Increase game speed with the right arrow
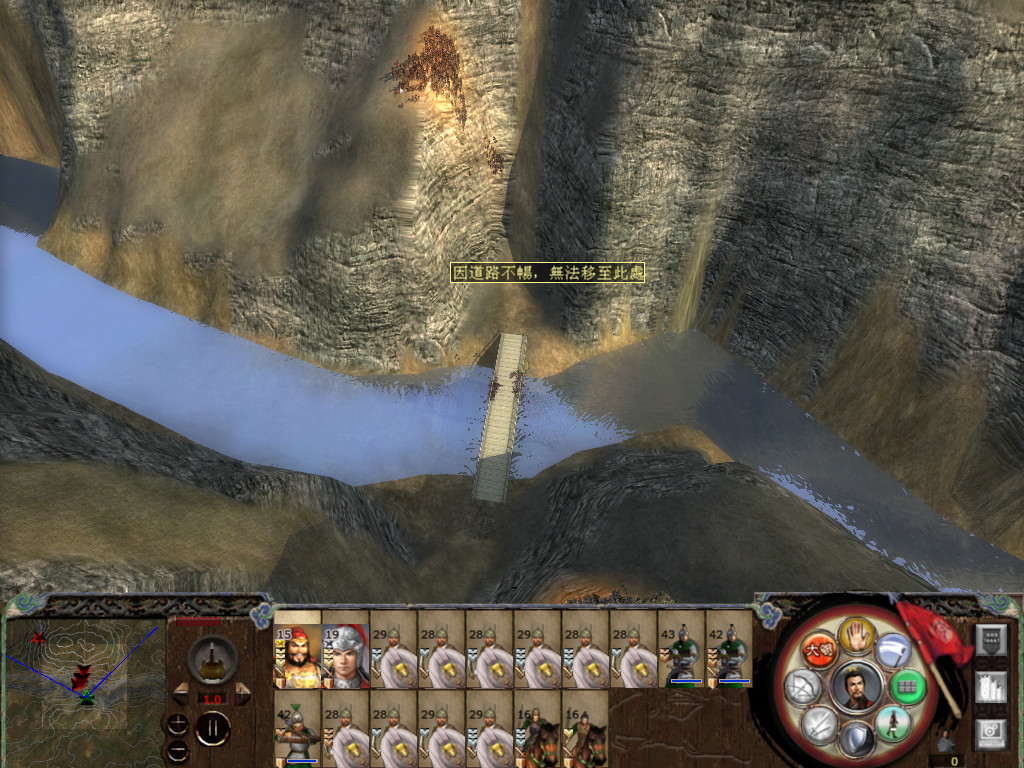This screenshot has height=768, width=1024. pos(243,692)
